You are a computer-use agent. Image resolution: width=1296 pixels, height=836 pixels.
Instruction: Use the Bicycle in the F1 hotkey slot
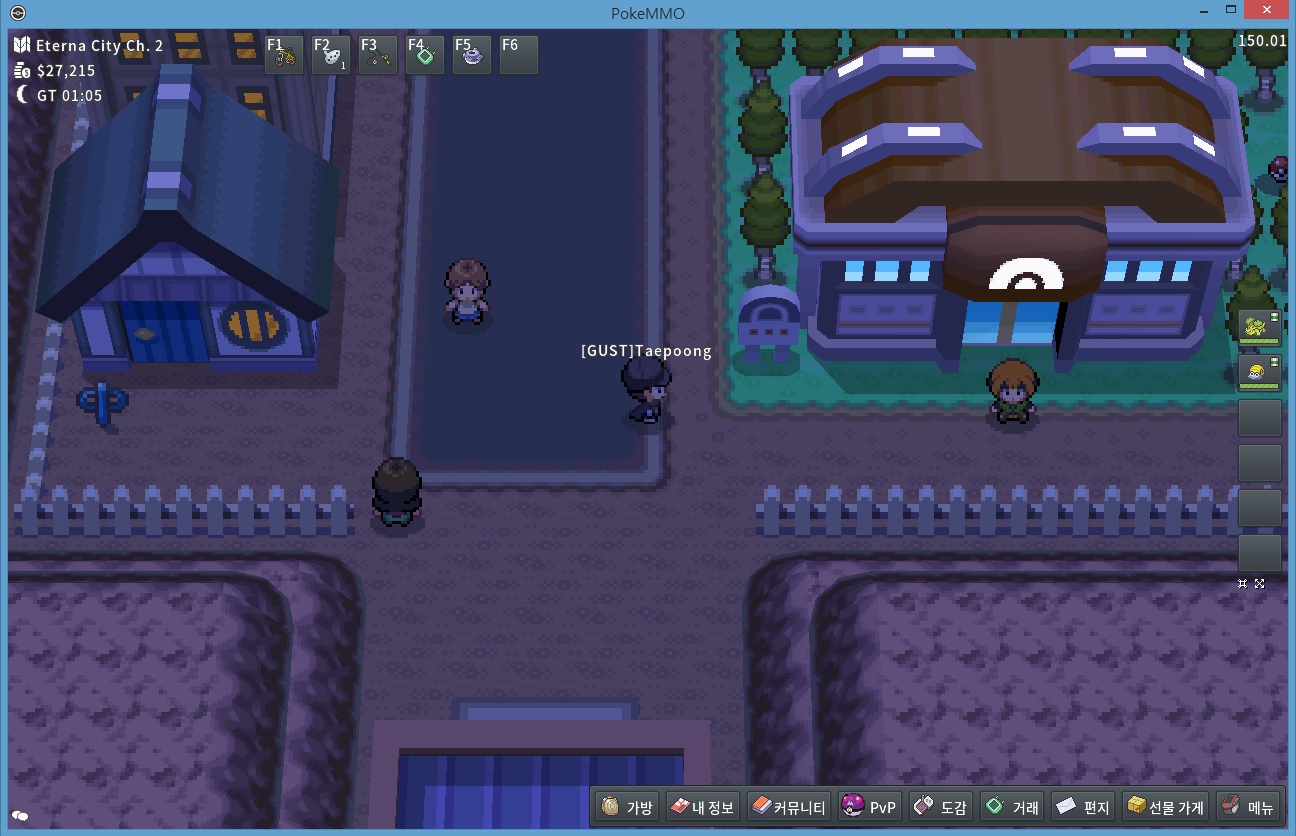click(x=285, y=56)
